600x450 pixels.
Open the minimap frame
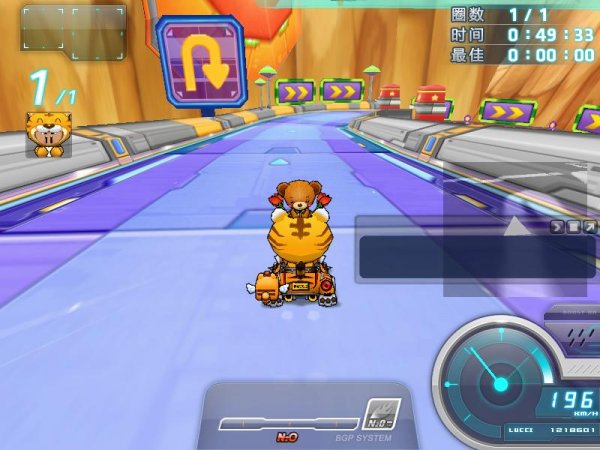[73, 30]
